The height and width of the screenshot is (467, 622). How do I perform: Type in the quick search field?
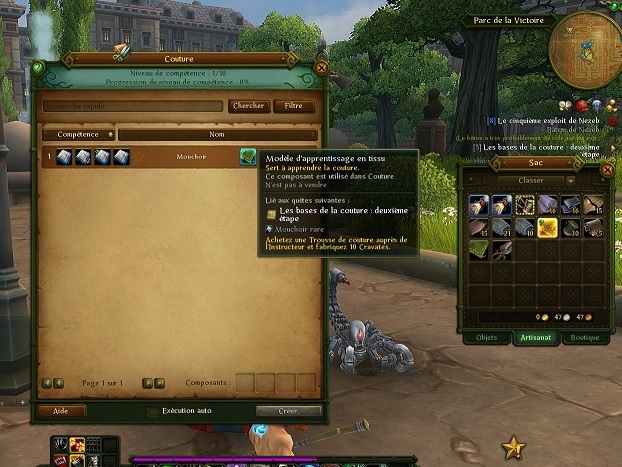pos(132,106)
